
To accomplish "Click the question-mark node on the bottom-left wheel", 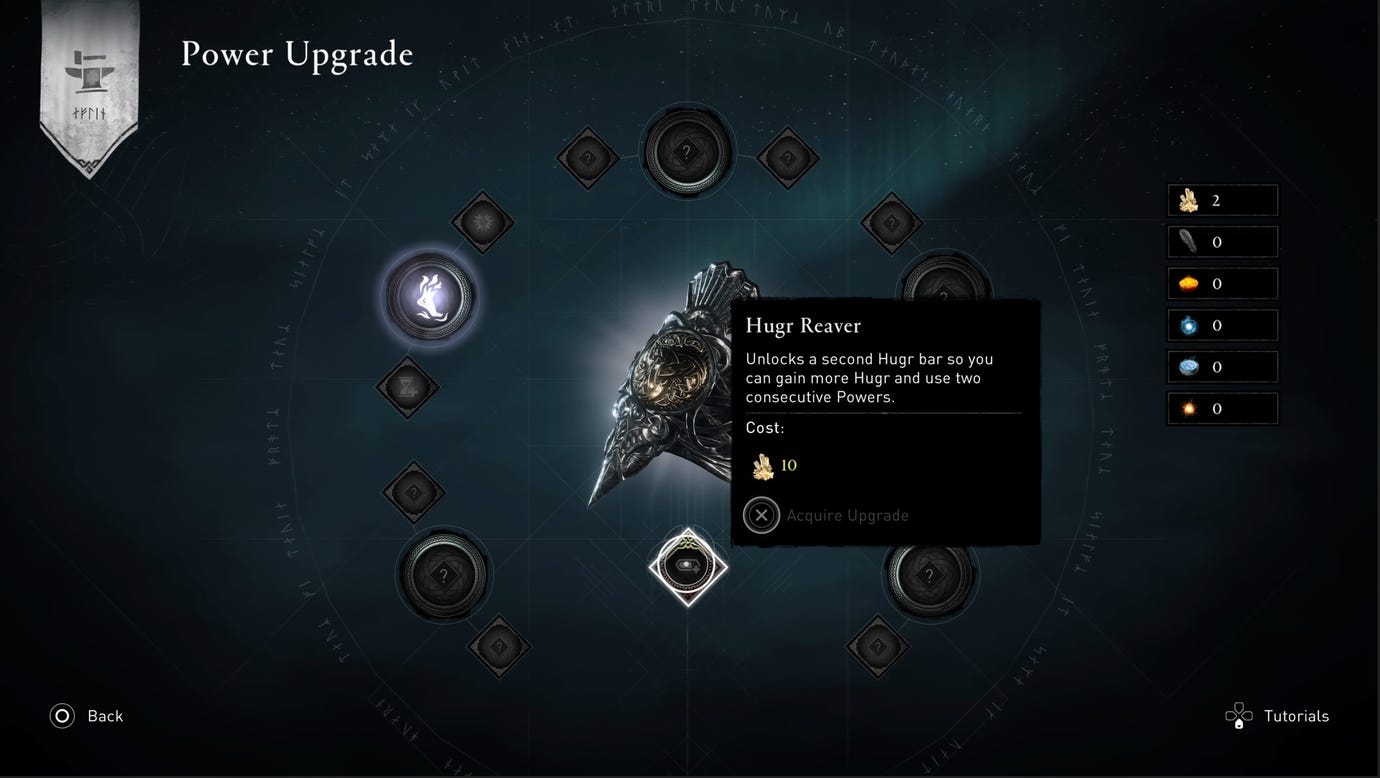I will pos(443,575).
